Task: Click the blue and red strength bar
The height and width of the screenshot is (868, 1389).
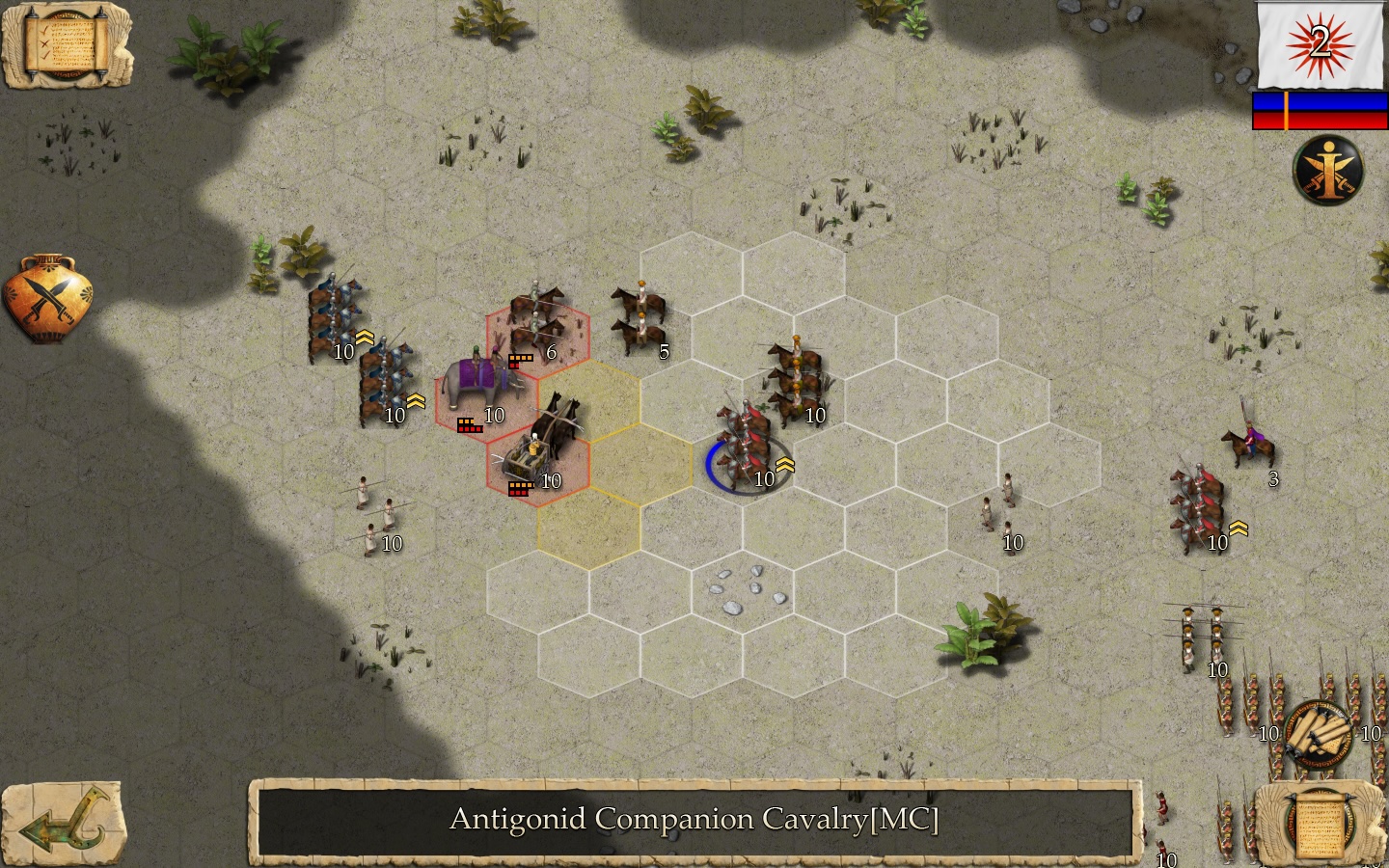Action: click(x=1318, y=110)
